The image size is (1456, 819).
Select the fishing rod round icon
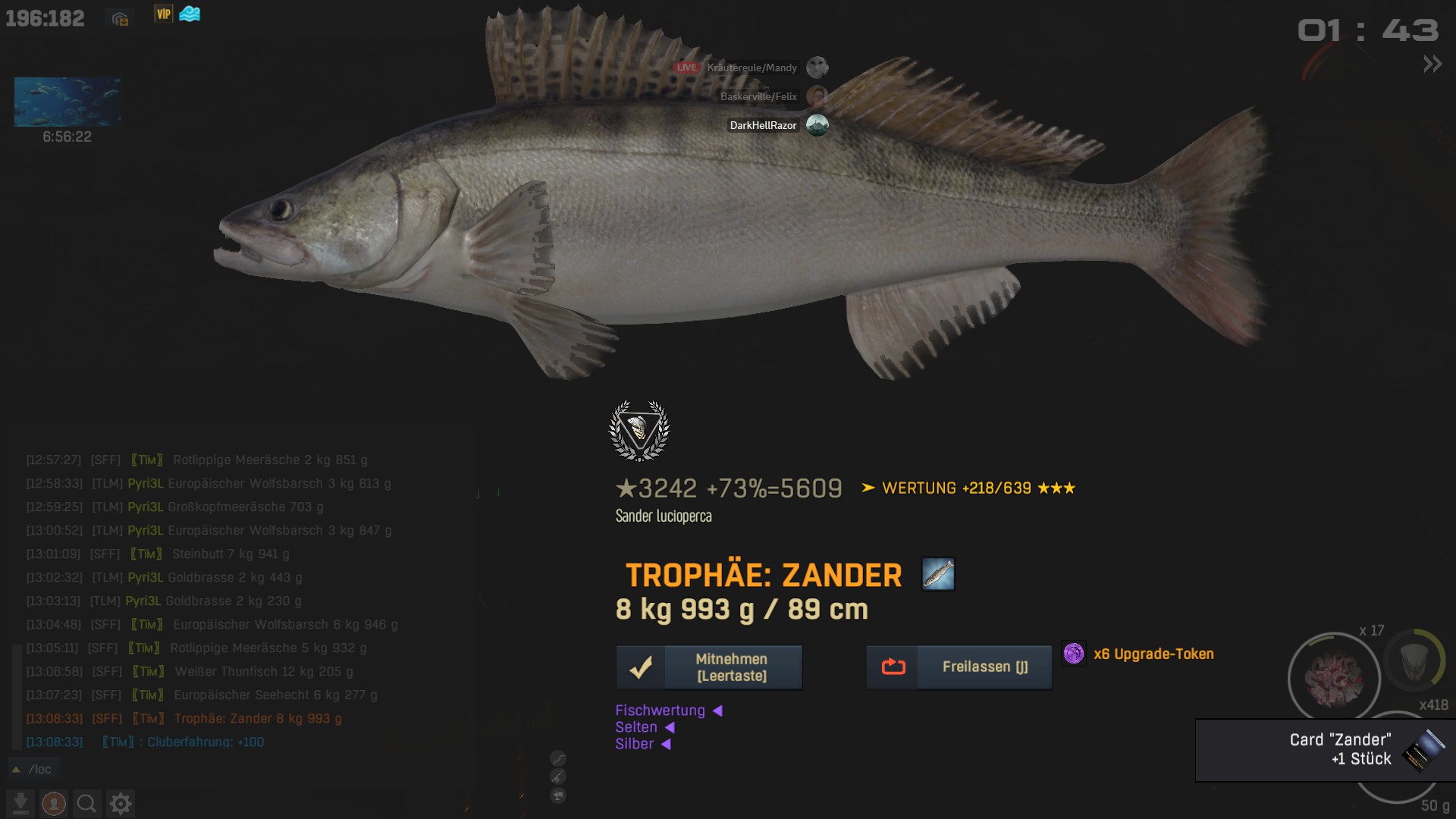tap(558, 777)
